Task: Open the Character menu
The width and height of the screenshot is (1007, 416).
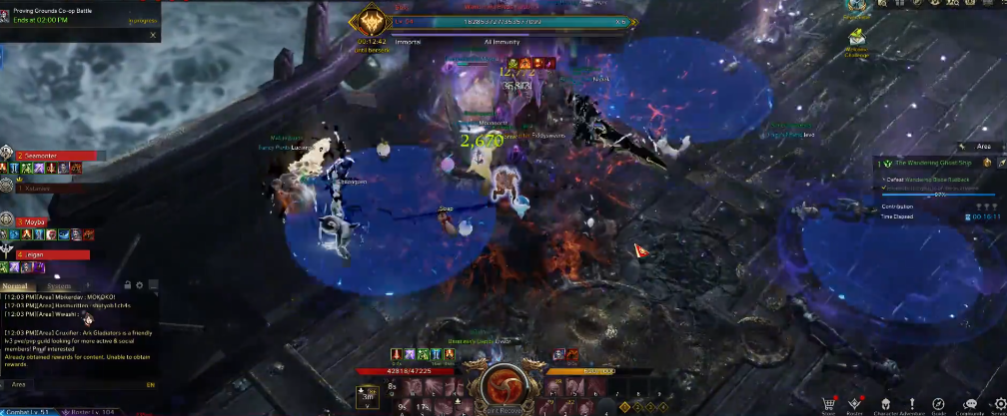Action: (x=884, y=403)
